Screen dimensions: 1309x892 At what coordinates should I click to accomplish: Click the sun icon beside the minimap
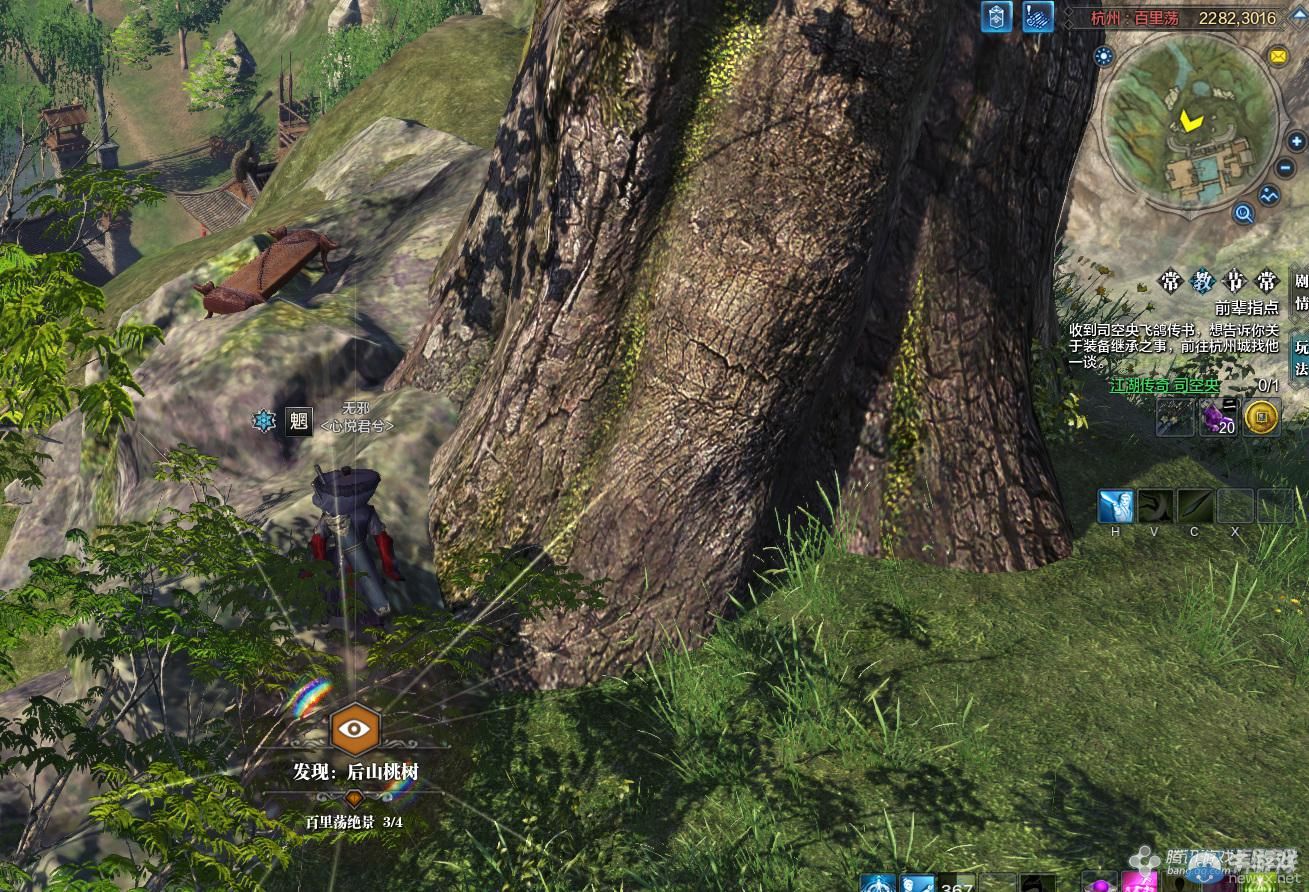click(1104, 56)
